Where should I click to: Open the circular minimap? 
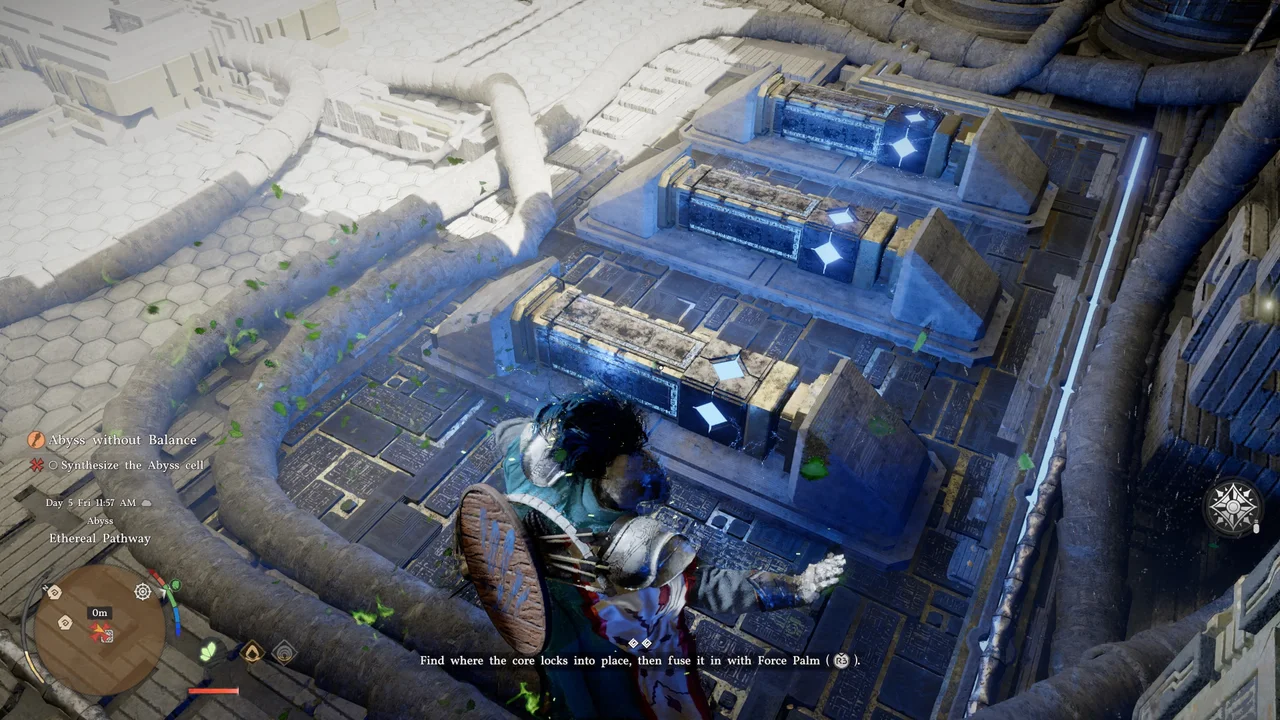click(x=99, y=630)
